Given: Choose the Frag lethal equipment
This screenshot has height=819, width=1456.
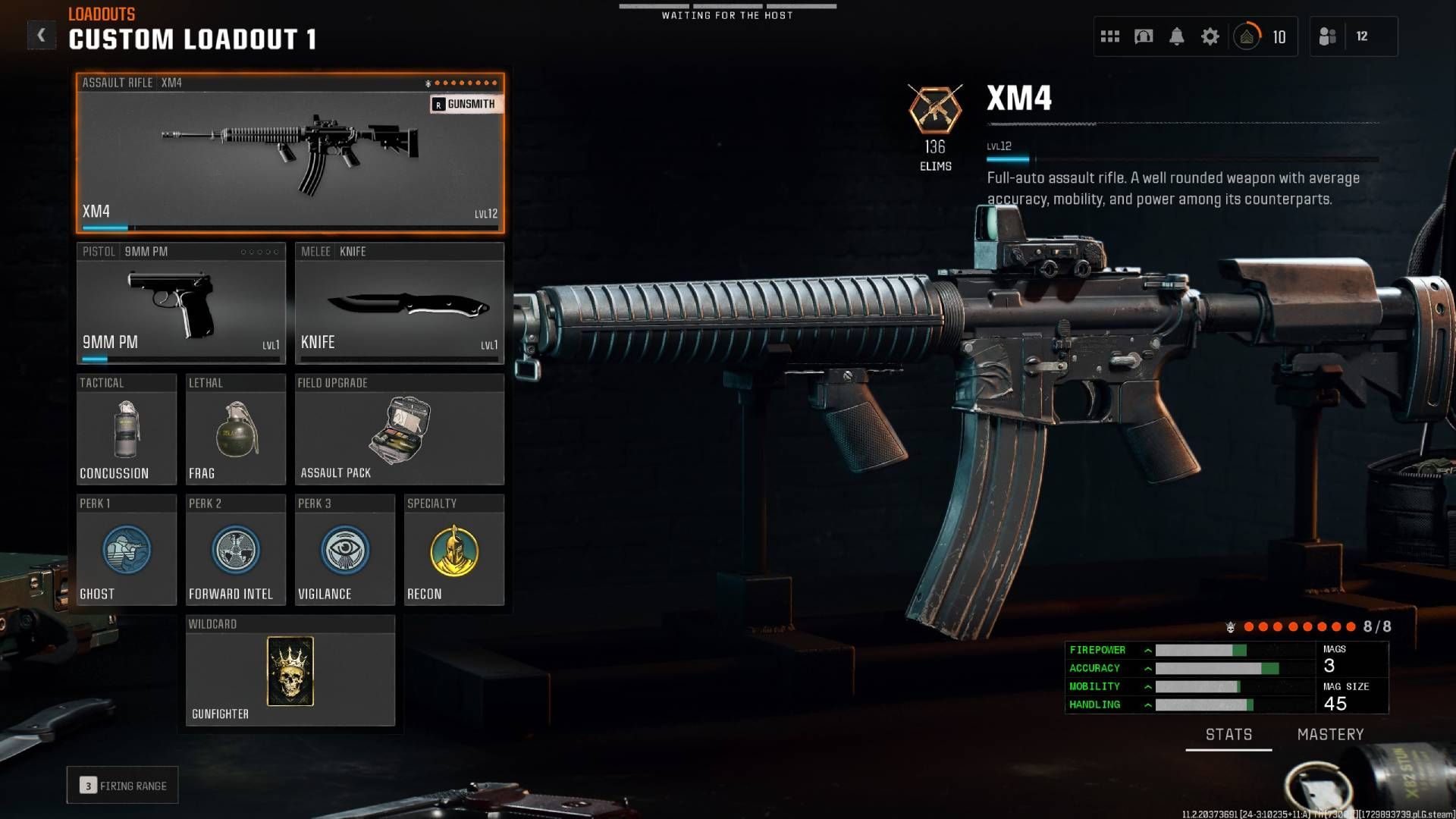Looking at the screenshot, I should pyautogui.click(x=235, y=430).
